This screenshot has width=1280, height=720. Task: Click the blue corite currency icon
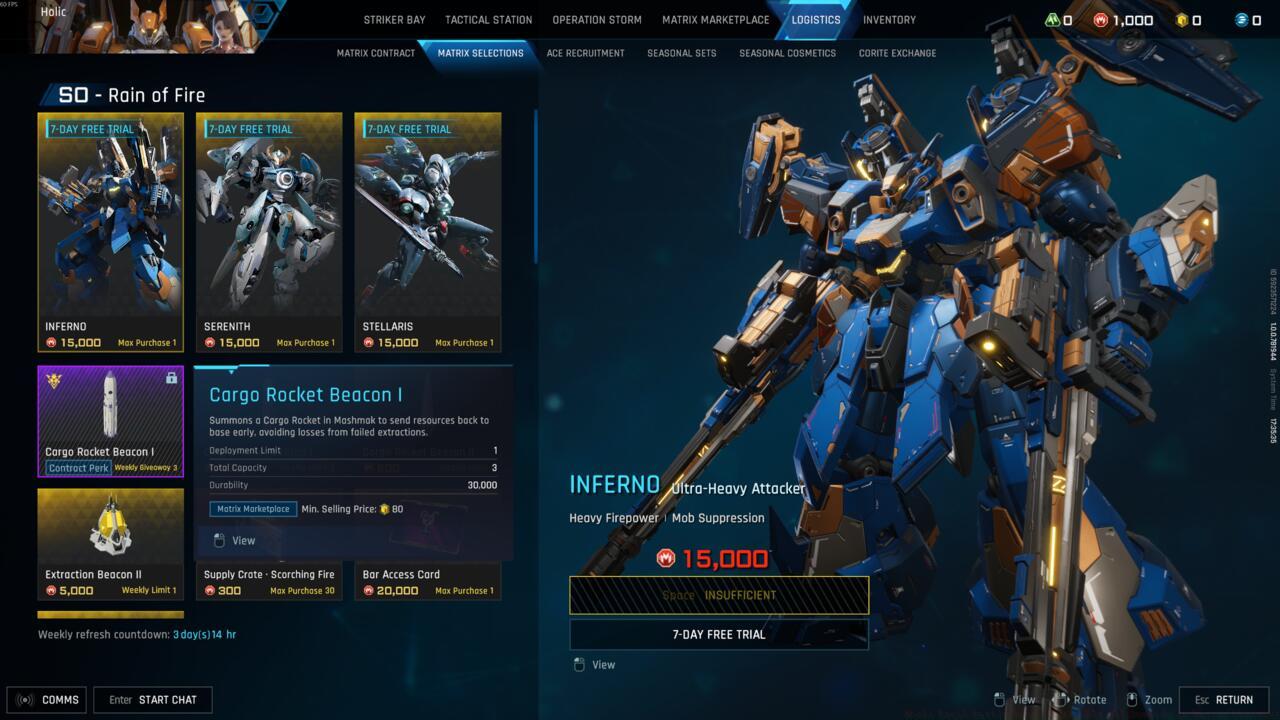pos(1244,20)
